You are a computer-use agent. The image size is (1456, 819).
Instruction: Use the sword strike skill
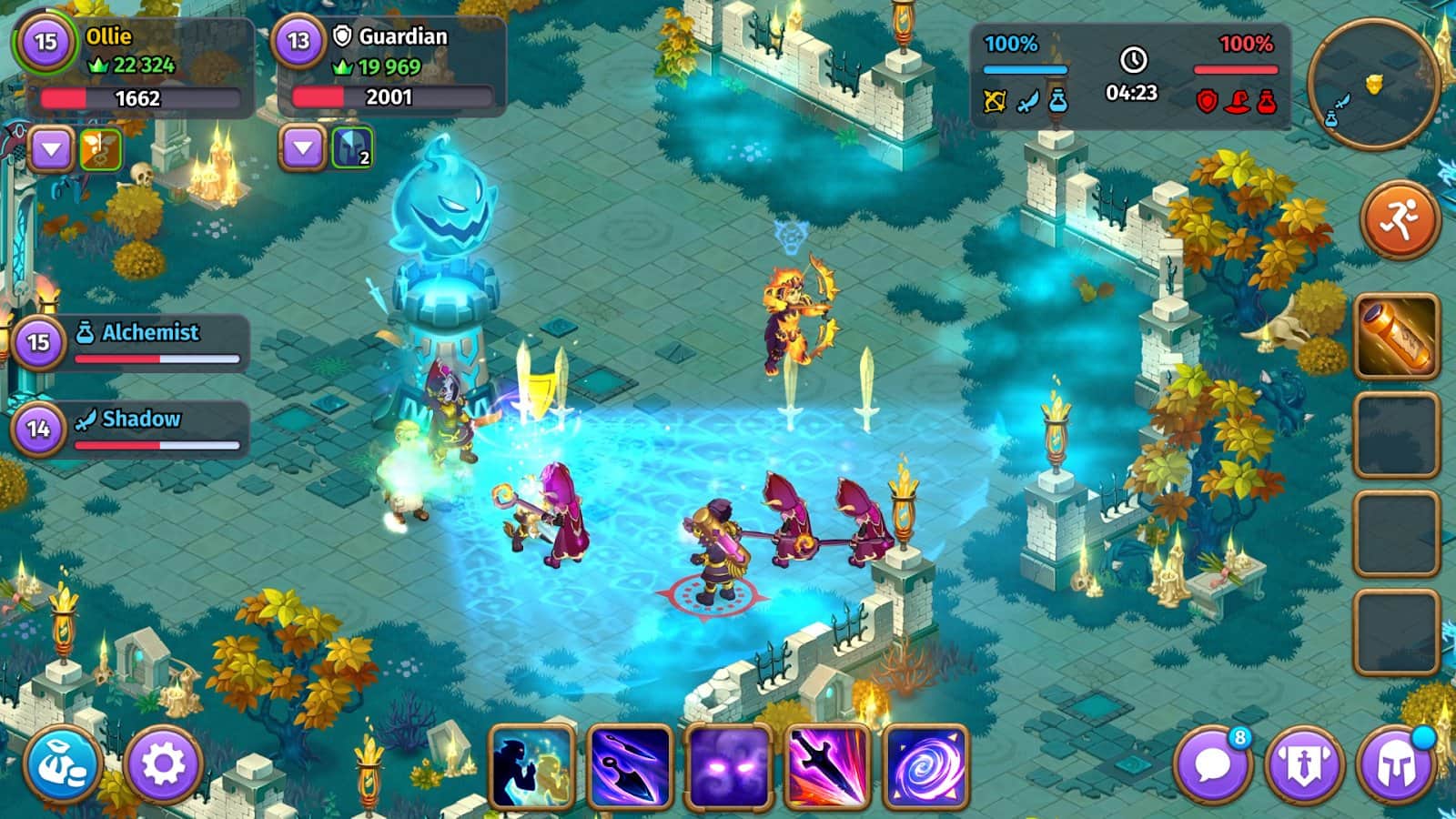(827, 766)
